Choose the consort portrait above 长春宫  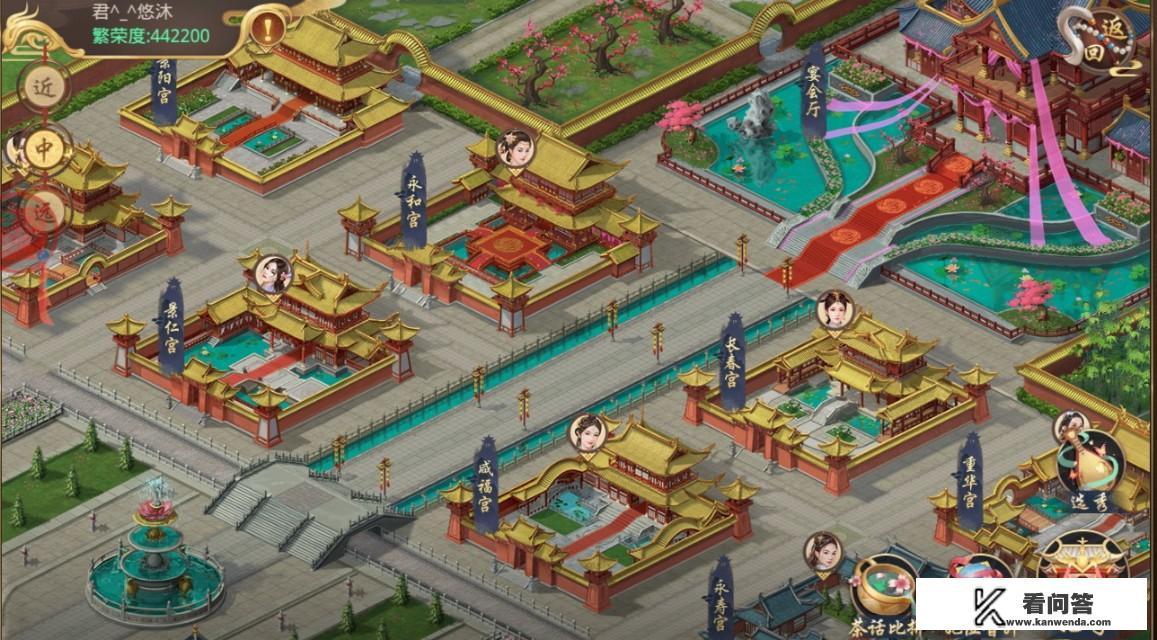tap(833, 309)
